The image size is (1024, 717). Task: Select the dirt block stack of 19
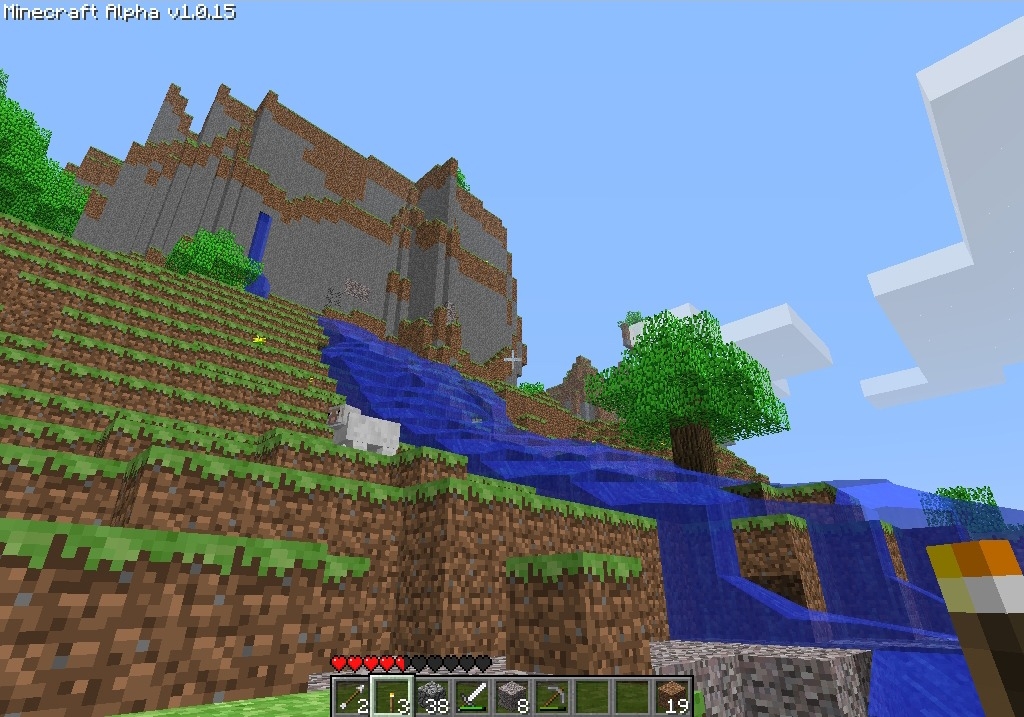(x=672, y=696)
